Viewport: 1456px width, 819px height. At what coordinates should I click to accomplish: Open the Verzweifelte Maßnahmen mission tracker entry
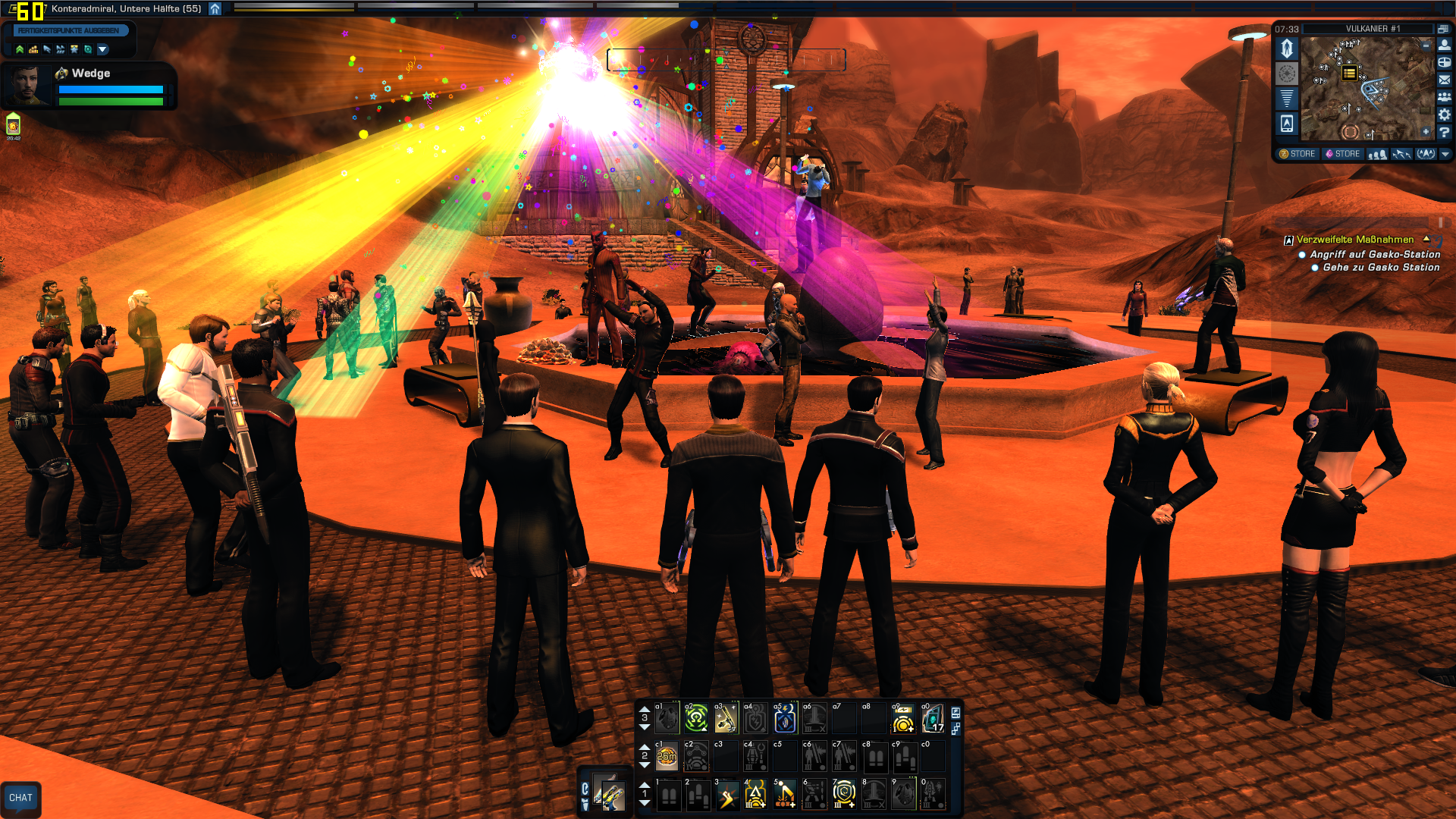point(1354,240)
